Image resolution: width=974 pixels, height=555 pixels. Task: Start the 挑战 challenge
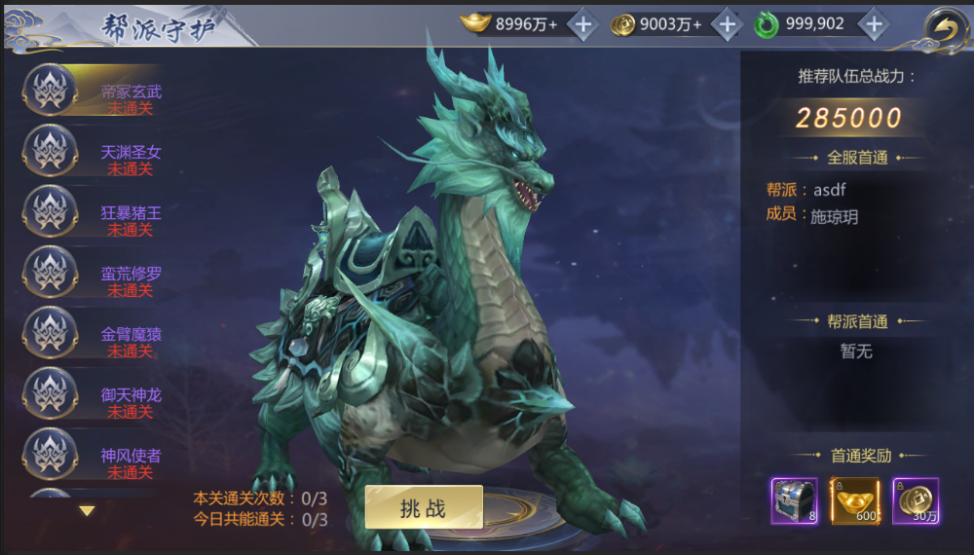point(423,507)
